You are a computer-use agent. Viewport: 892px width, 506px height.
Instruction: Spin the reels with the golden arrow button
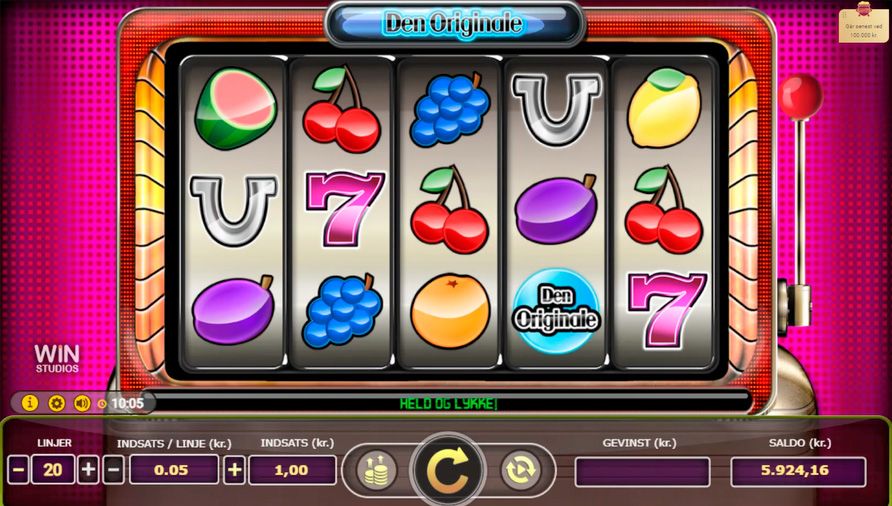(447, 470)
